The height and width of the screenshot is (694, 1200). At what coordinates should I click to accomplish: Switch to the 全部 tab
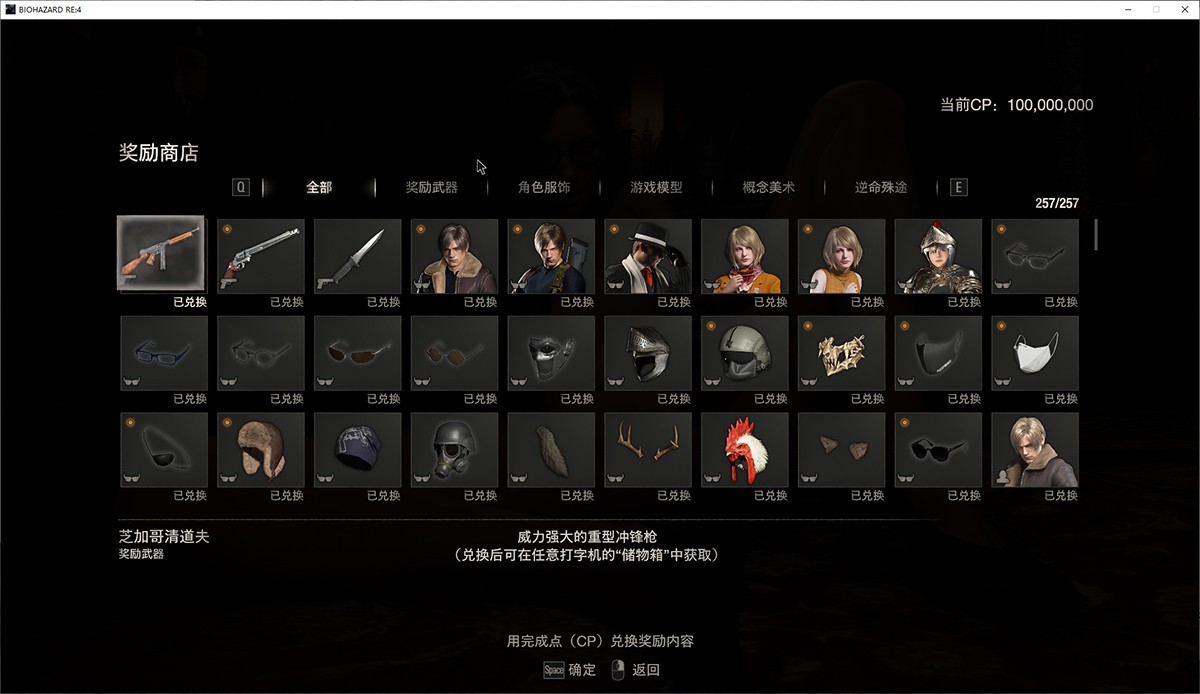pos(319,187)
